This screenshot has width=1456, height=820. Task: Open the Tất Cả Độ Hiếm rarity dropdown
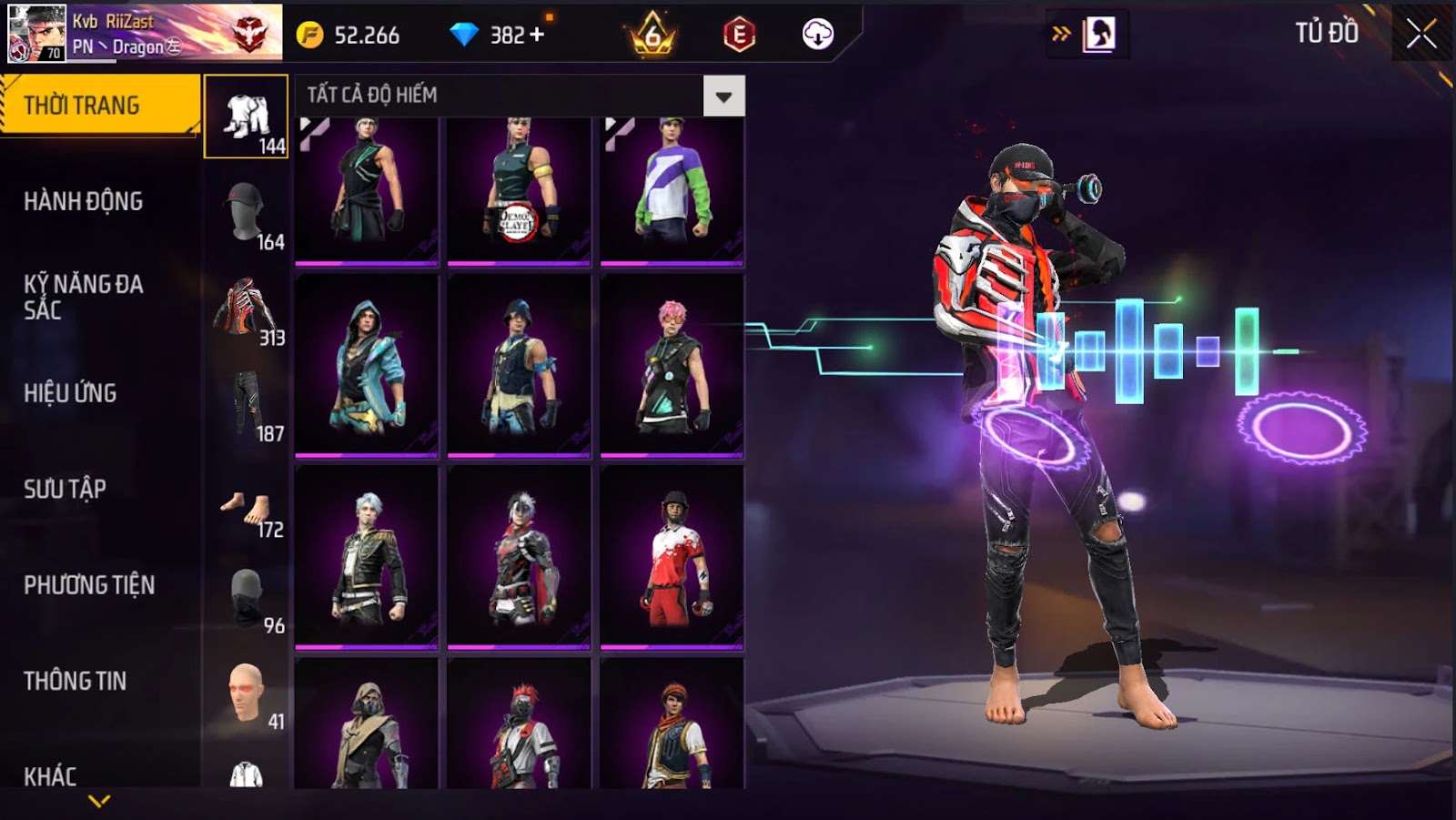point(723,96)
